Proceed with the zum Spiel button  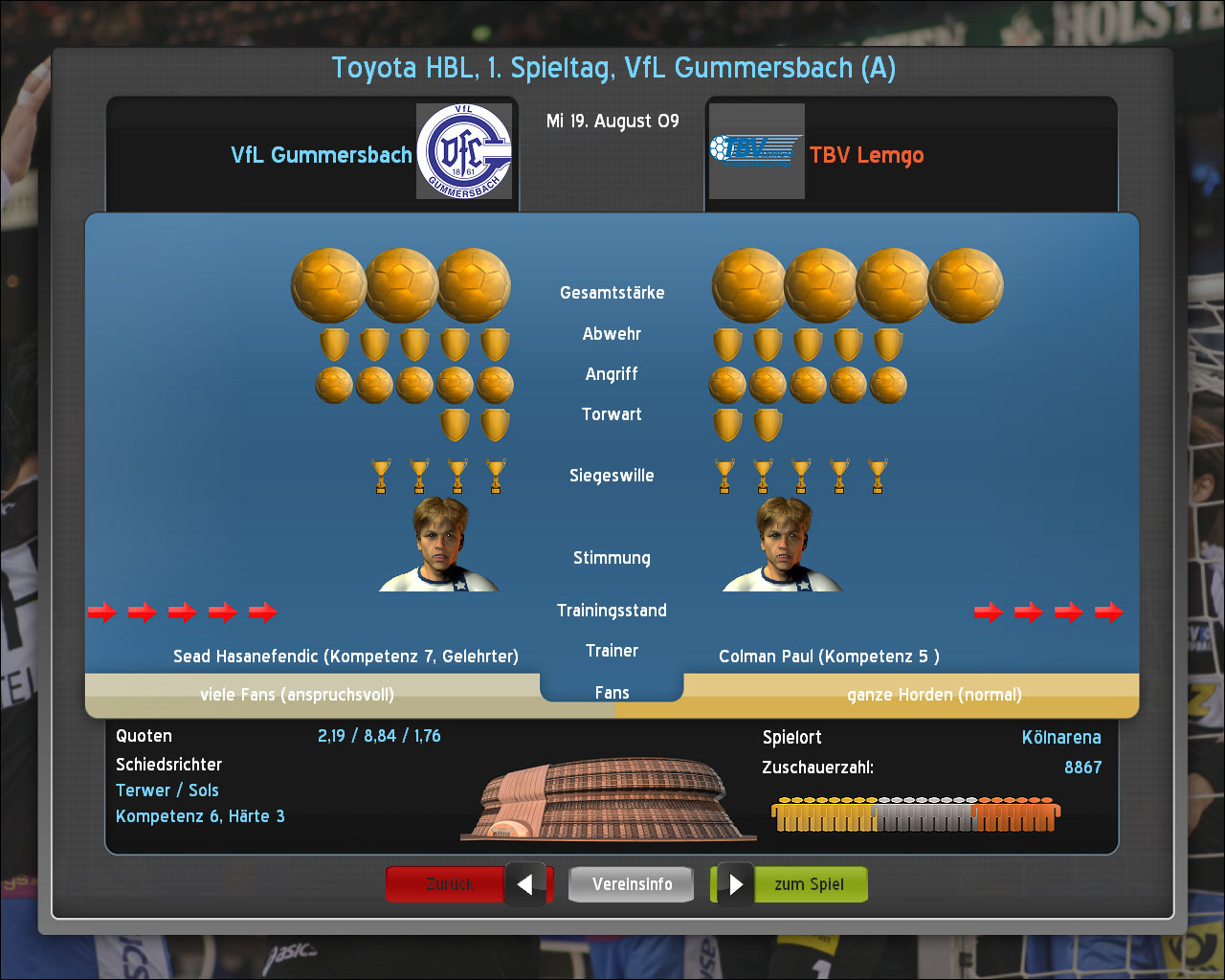click(x=810, y=884)
